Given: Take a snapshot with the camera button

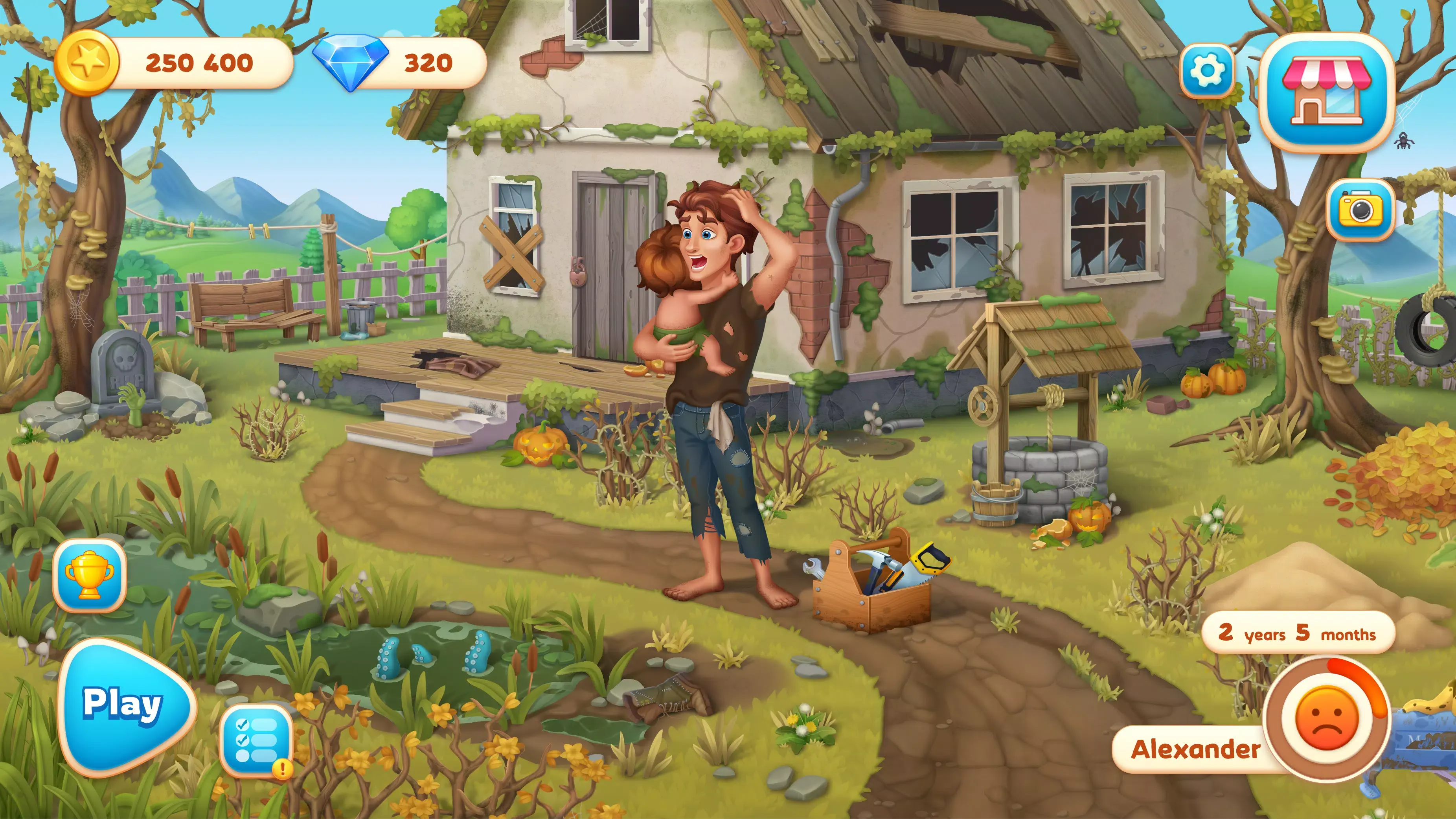Looking at the screenshot, I should tap(1360, 210).
